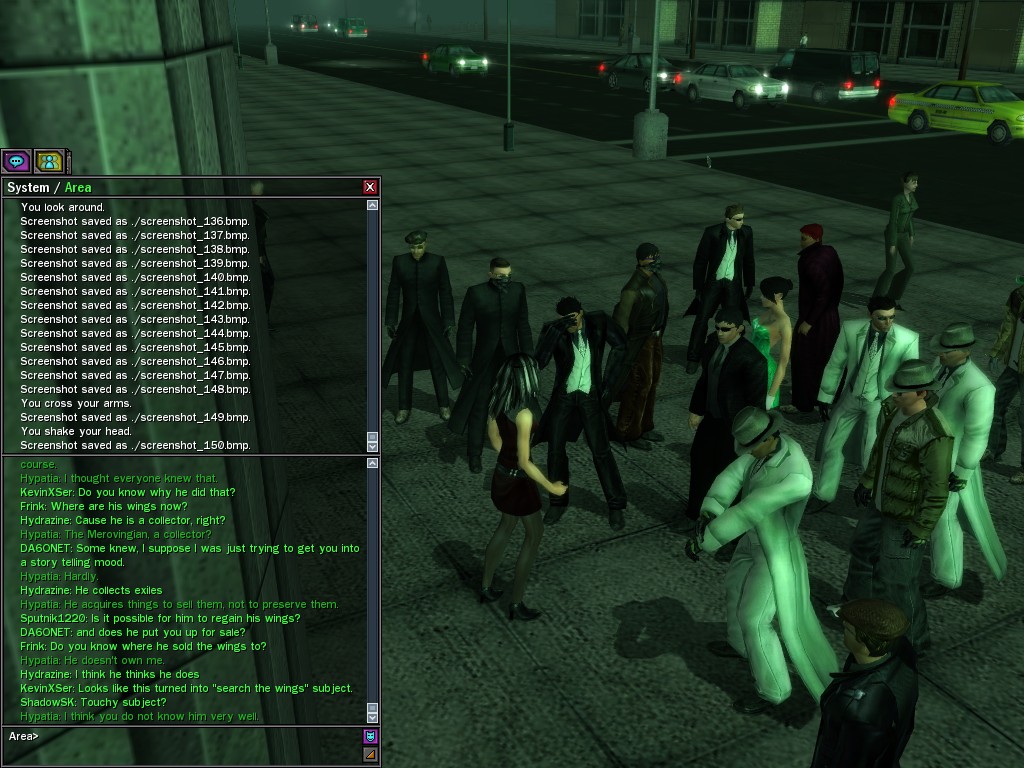1024x768 pixels.
Task: Click the orange triangle chat resize icon
Action: point(370,754)
